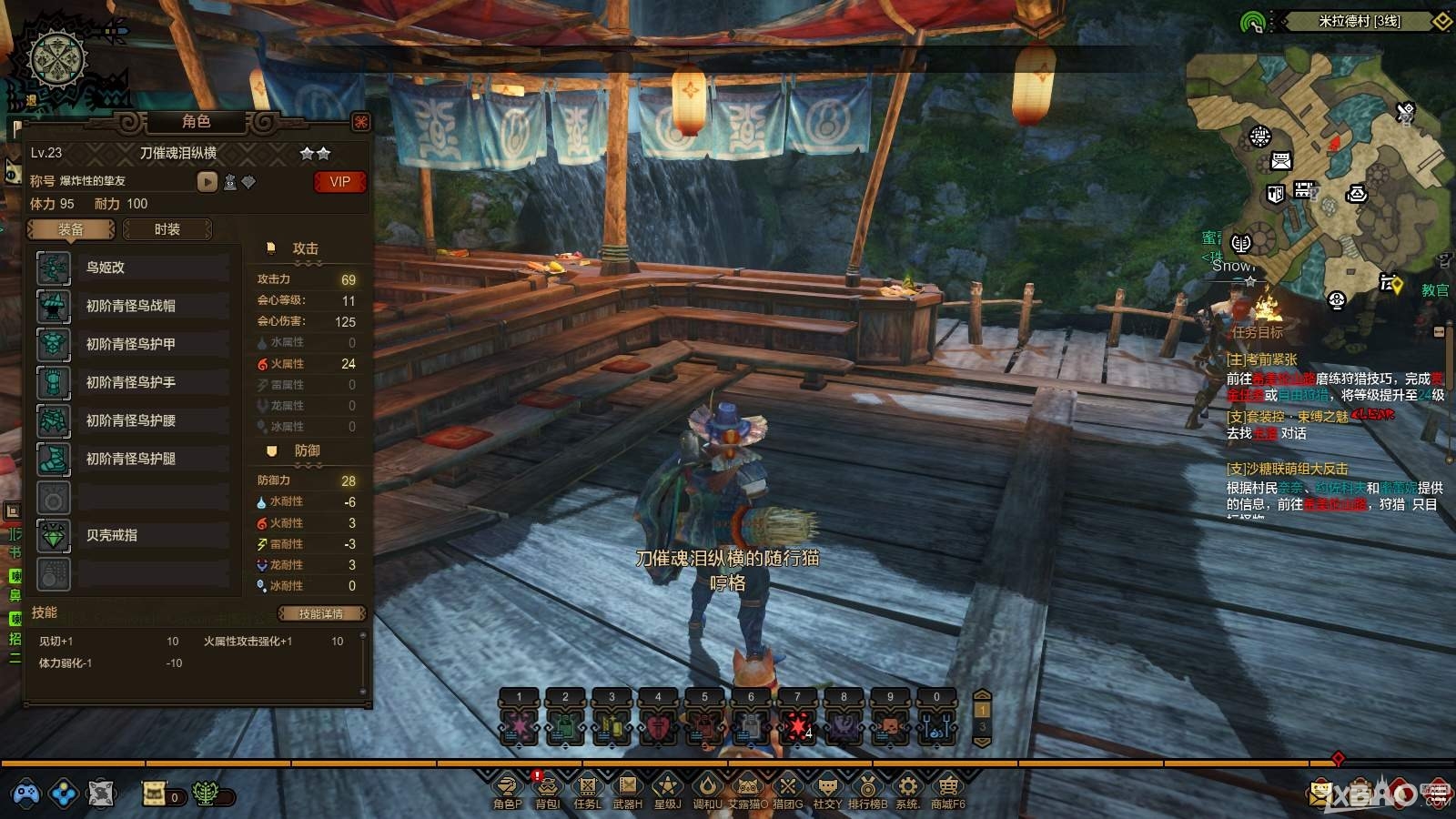
Task: Close the 角色 character panel
Action: [x=361, y=122]
